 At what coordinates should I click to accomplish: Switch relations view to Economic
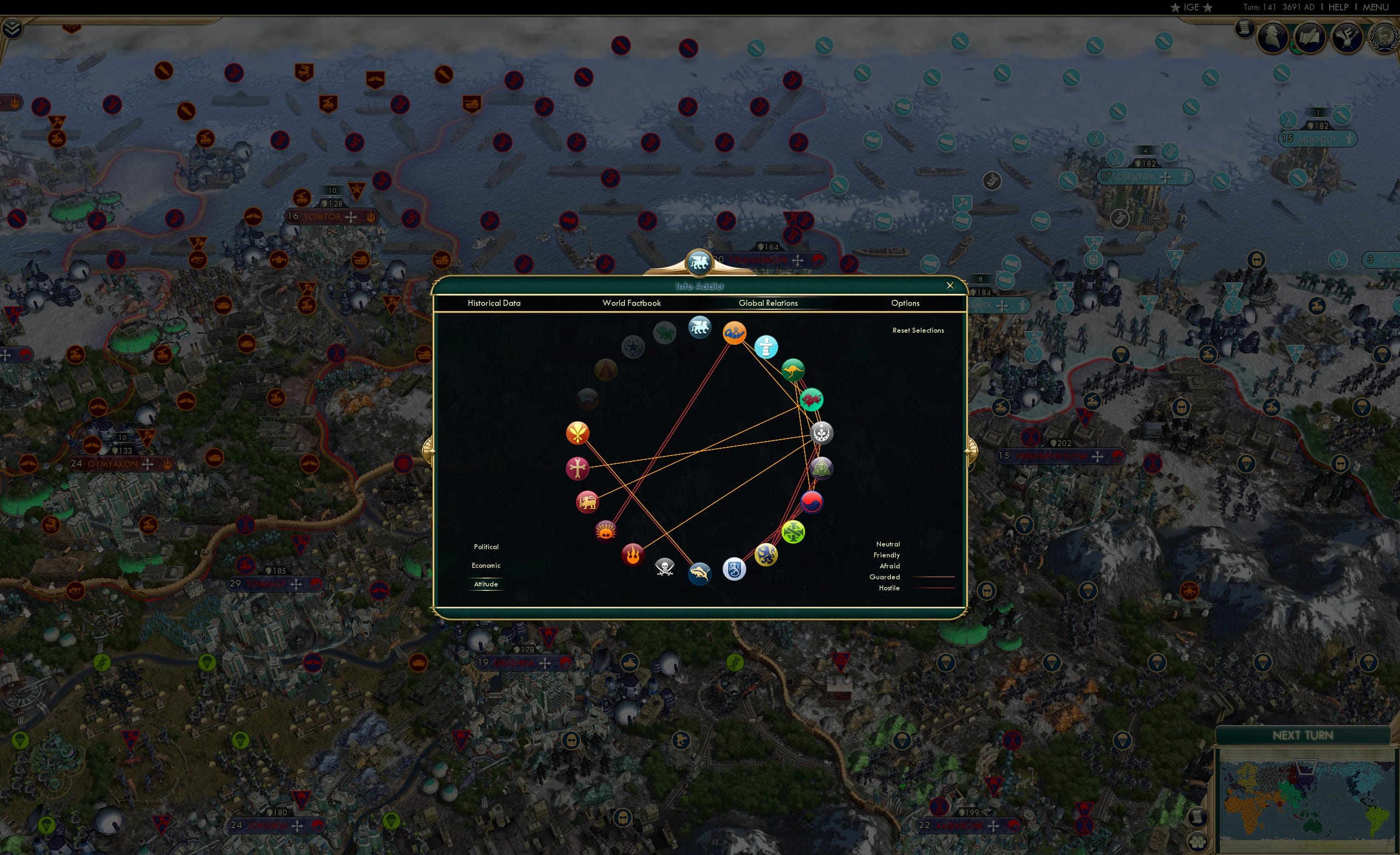[486, 565]
